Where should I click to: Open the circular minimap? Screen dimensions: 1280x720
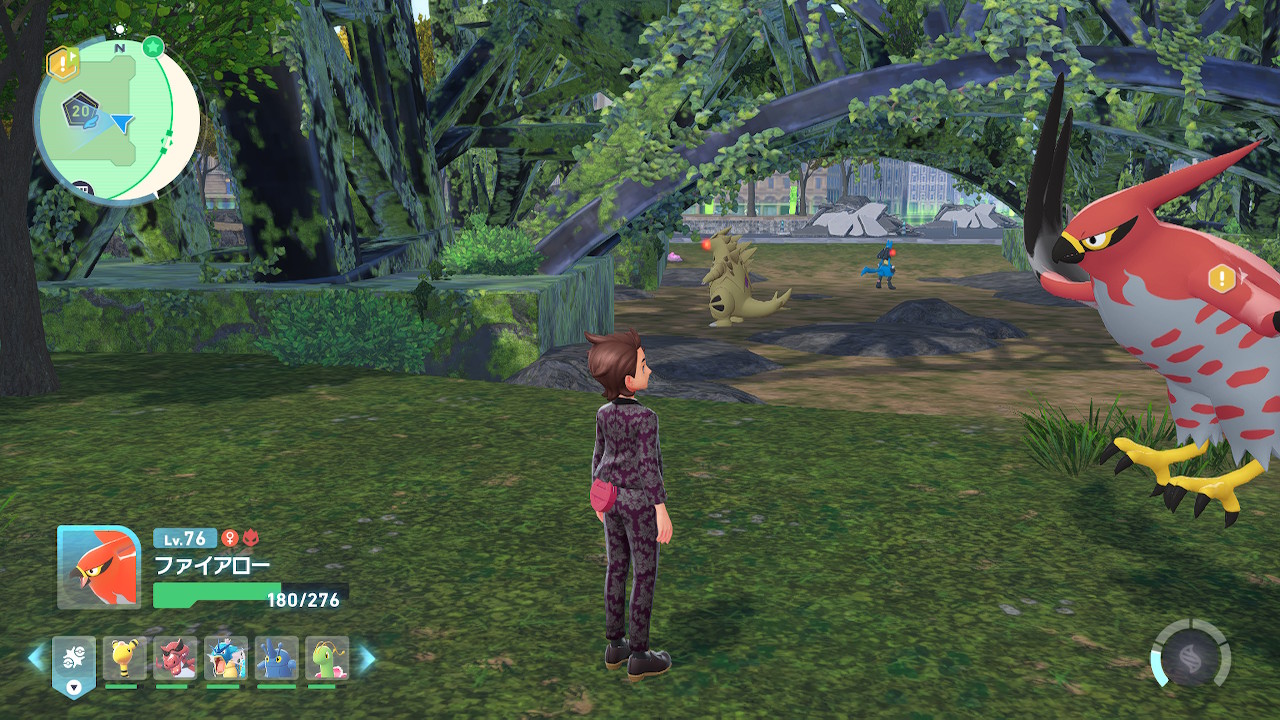pos(117,120)
